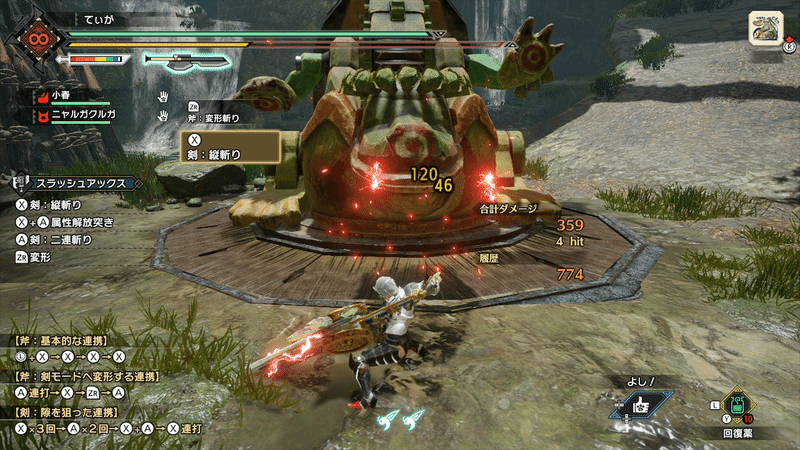Image resolution: width=800 pixels, height=450 pixels.
Task: Select the wirebug icons above the ground
Action: (x=400, y=418)
